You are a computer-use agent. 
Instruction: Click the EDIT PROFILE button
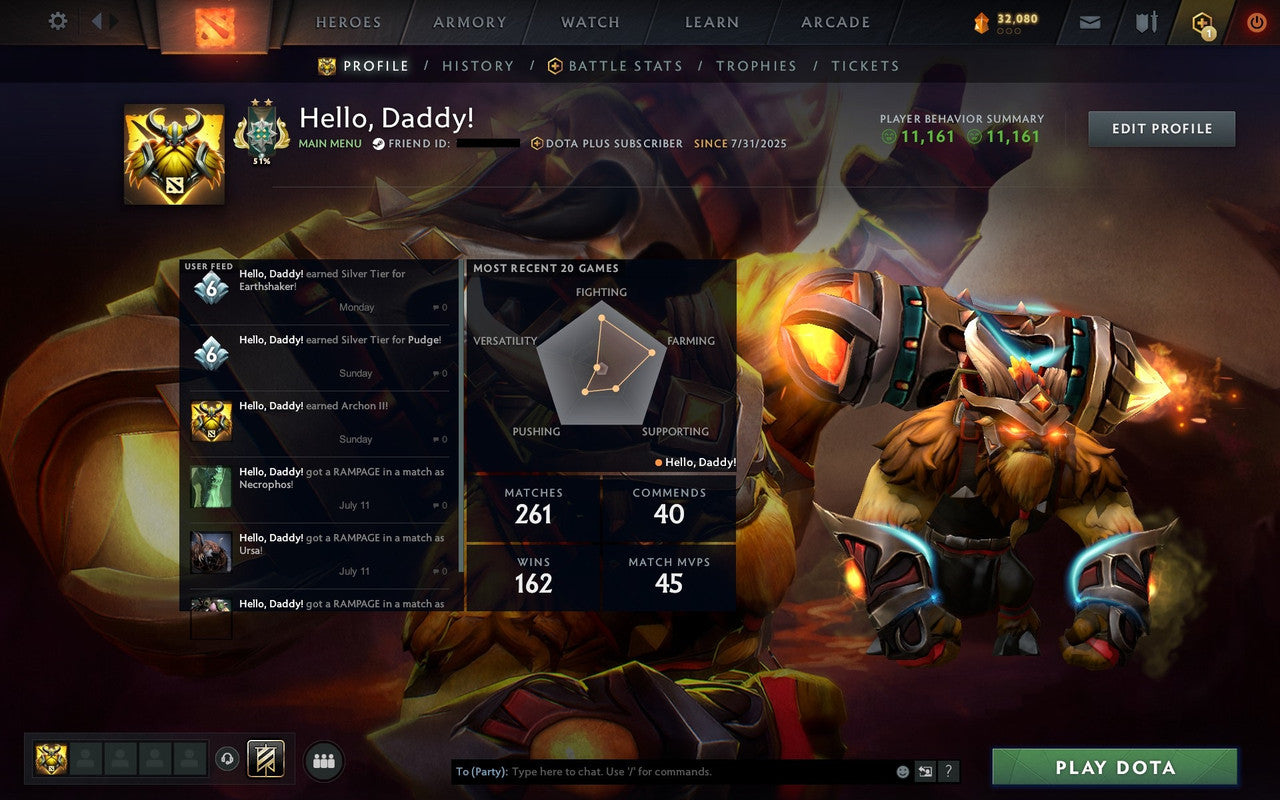[x=1161, y=128]
